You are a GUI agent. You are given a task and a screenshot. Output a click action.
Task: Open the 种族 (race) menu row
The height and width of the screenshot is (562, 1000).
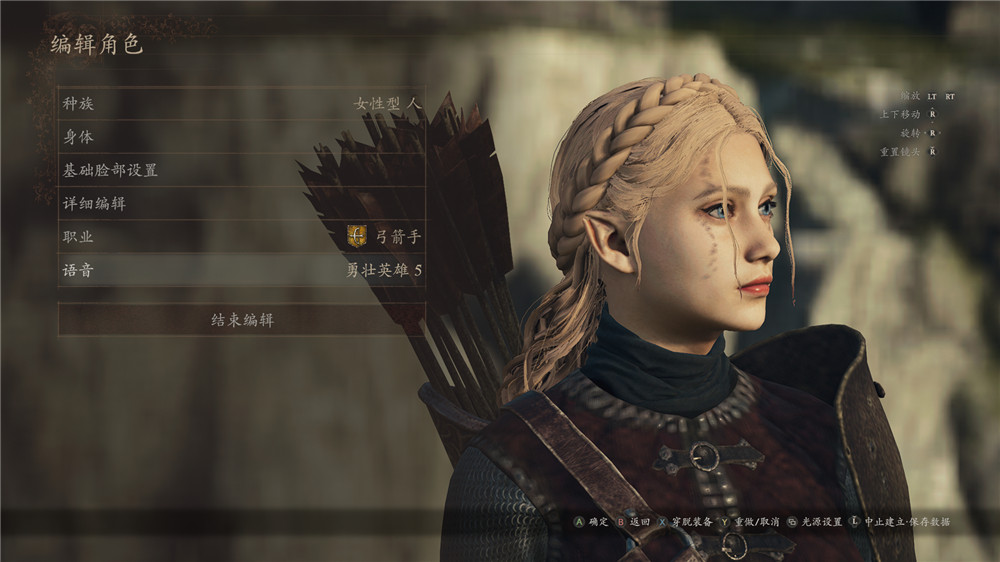(x=240, y=103)
